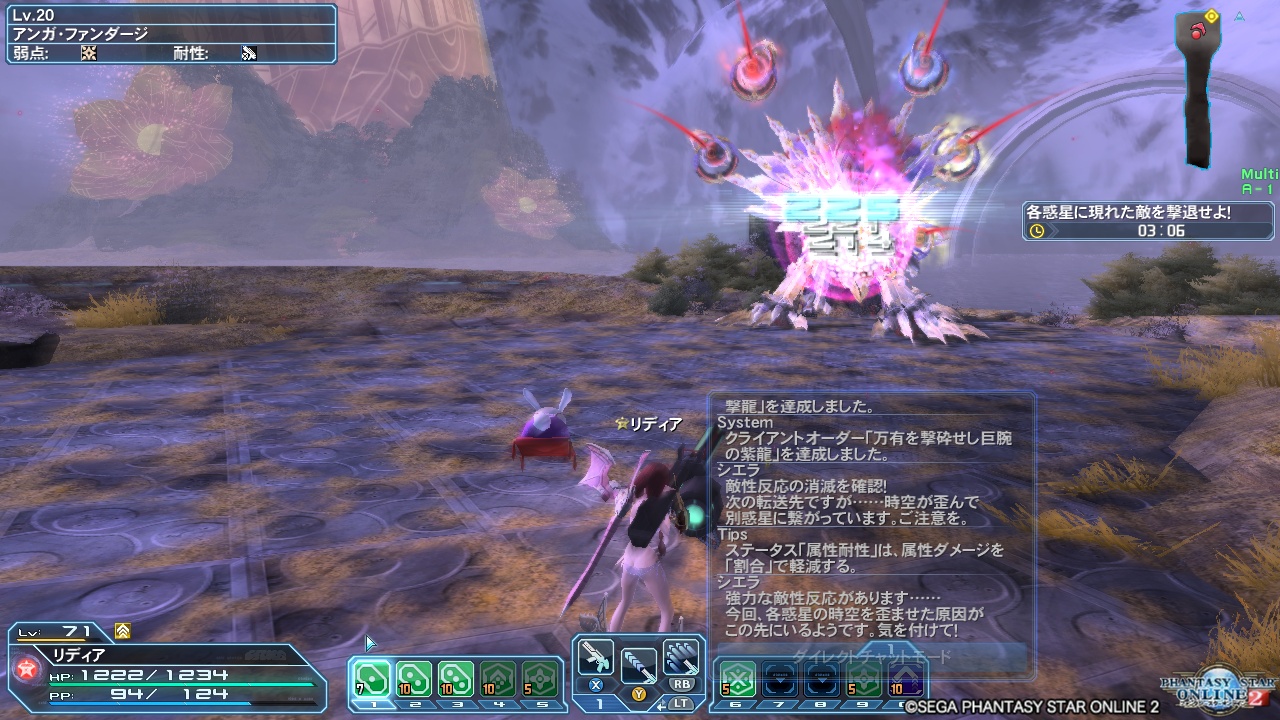Open the minimap in the top right corner

[x=1196, y=85]
